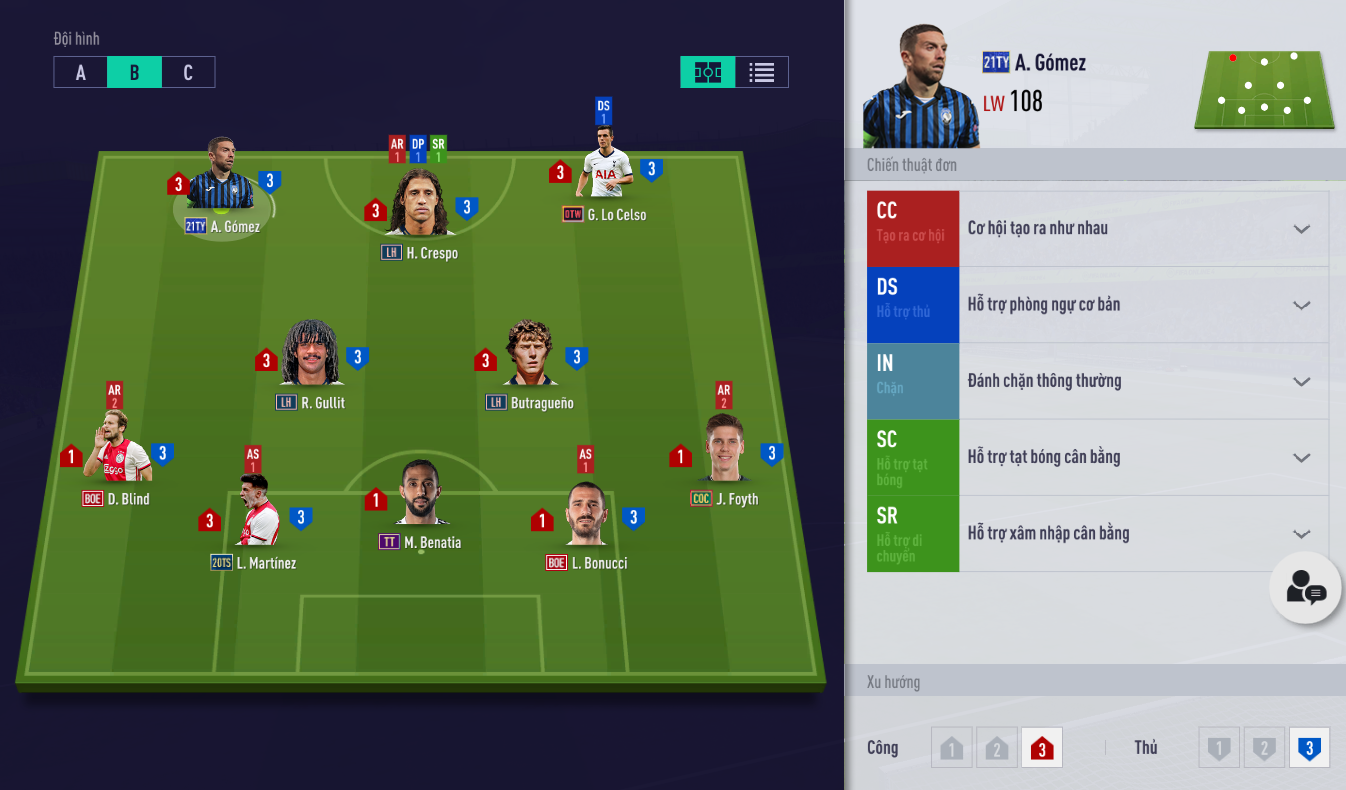
Task: Select striker H. Crespo on the pitch
Action: (x=419, y=205)
